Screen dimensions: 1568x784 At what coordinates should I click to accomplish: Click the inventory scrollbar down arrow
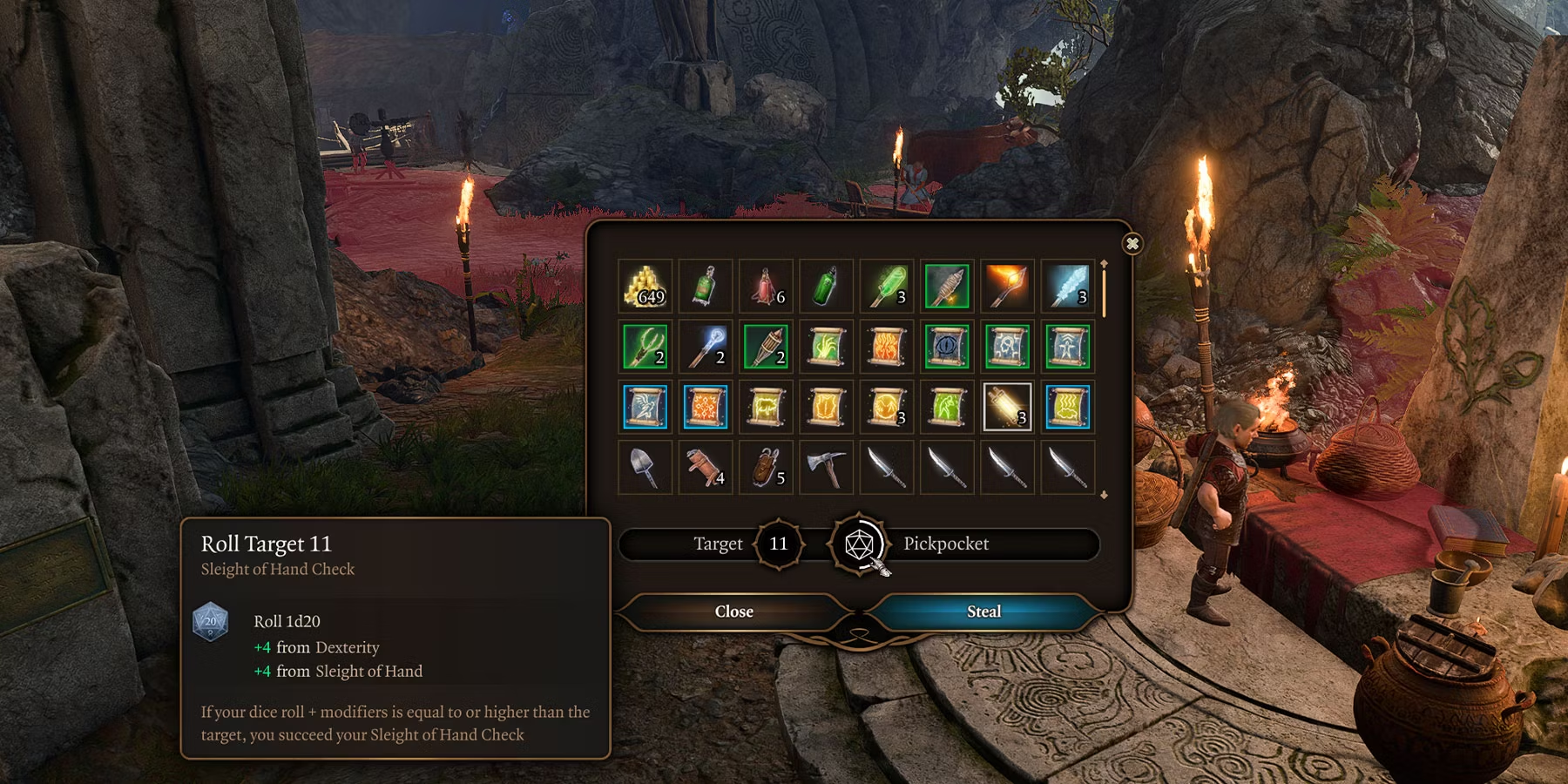point(1104,495)
